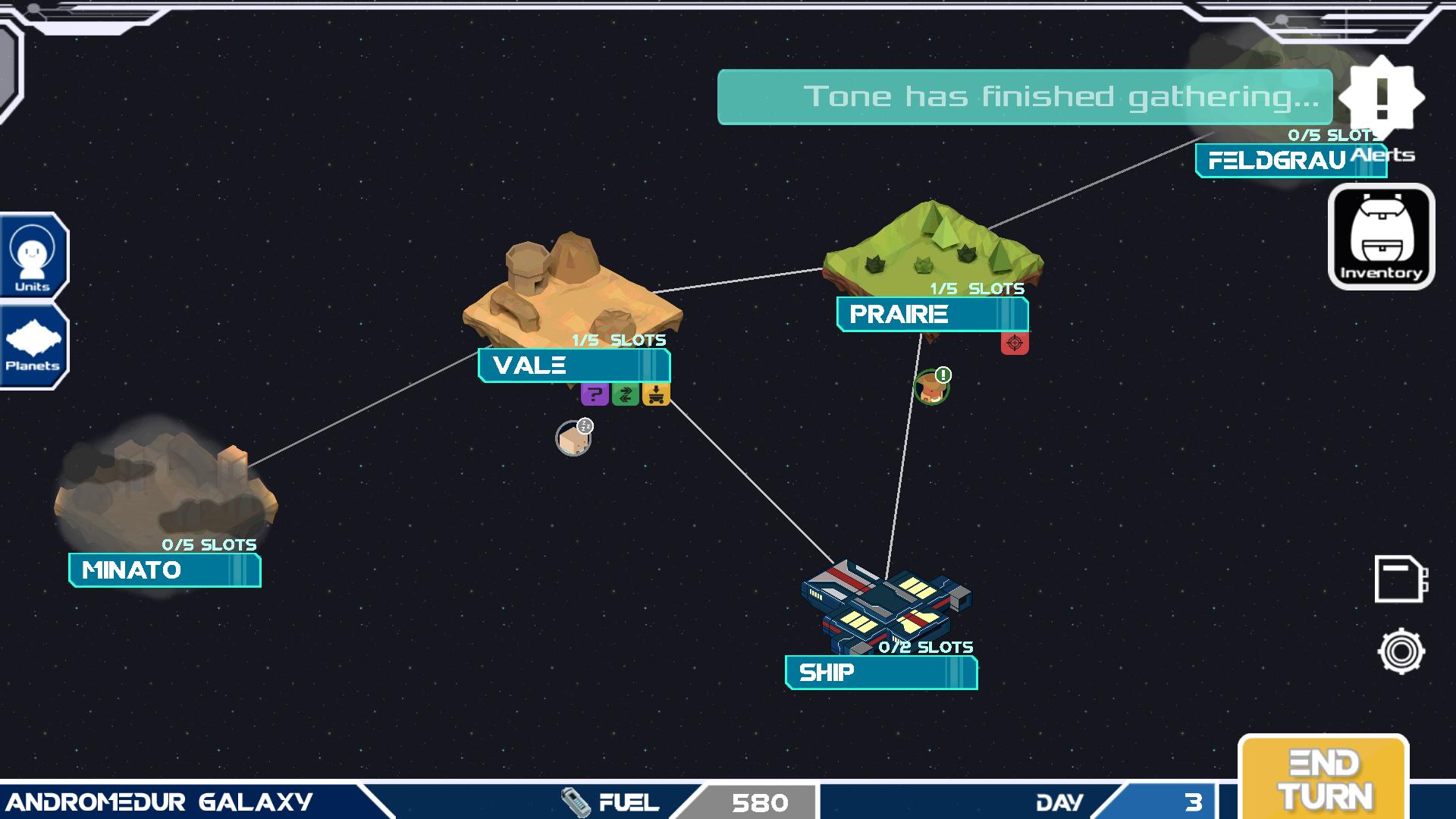1456x819 pixels.
Task: Open the Tone finished gathering notification
Action: click(1025, 97)
